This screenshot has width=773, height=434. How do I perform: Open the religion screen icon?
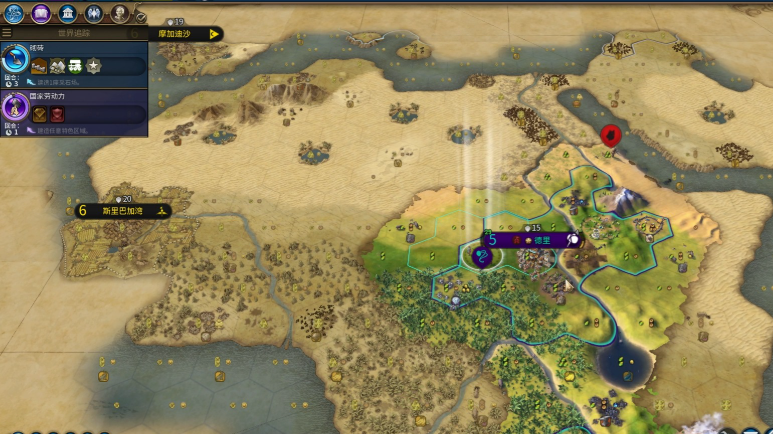[x=93, y=13]
